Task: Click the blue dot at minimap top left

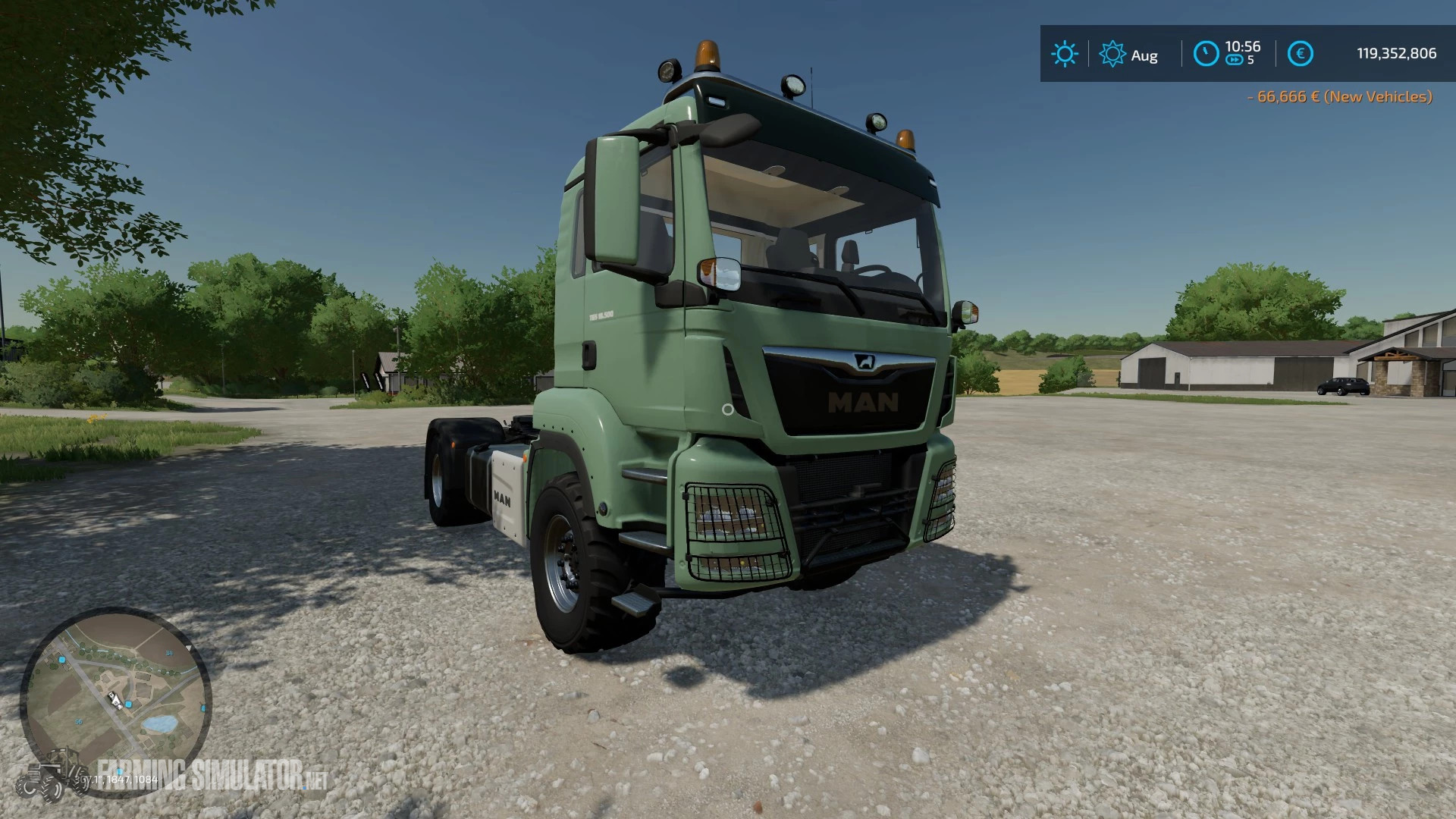Action: (x=61, y=660)
